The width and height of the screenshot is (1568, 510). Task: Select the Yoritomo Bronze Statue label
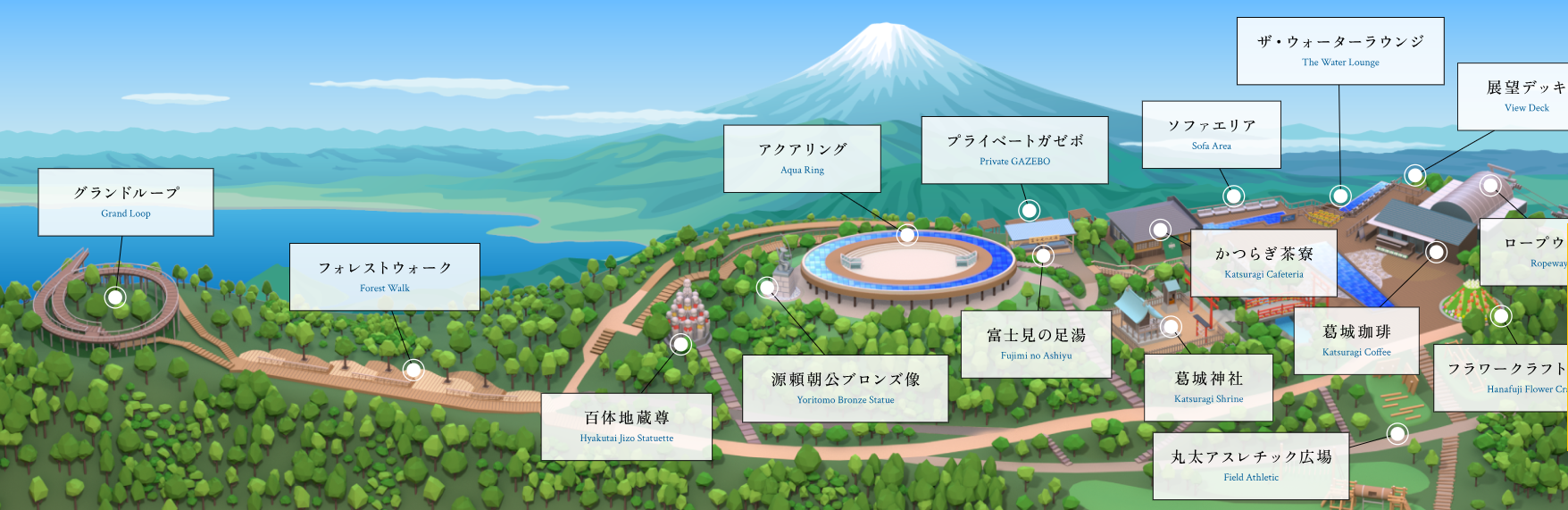(845, 389)
